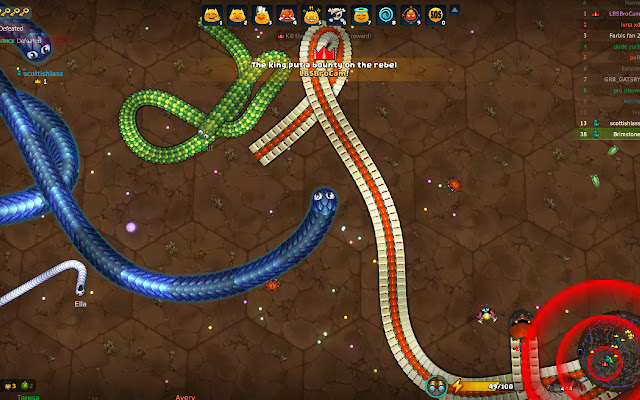Send the first smiling cat emote
The image size is (640, 400).
(x=211, y=15)
